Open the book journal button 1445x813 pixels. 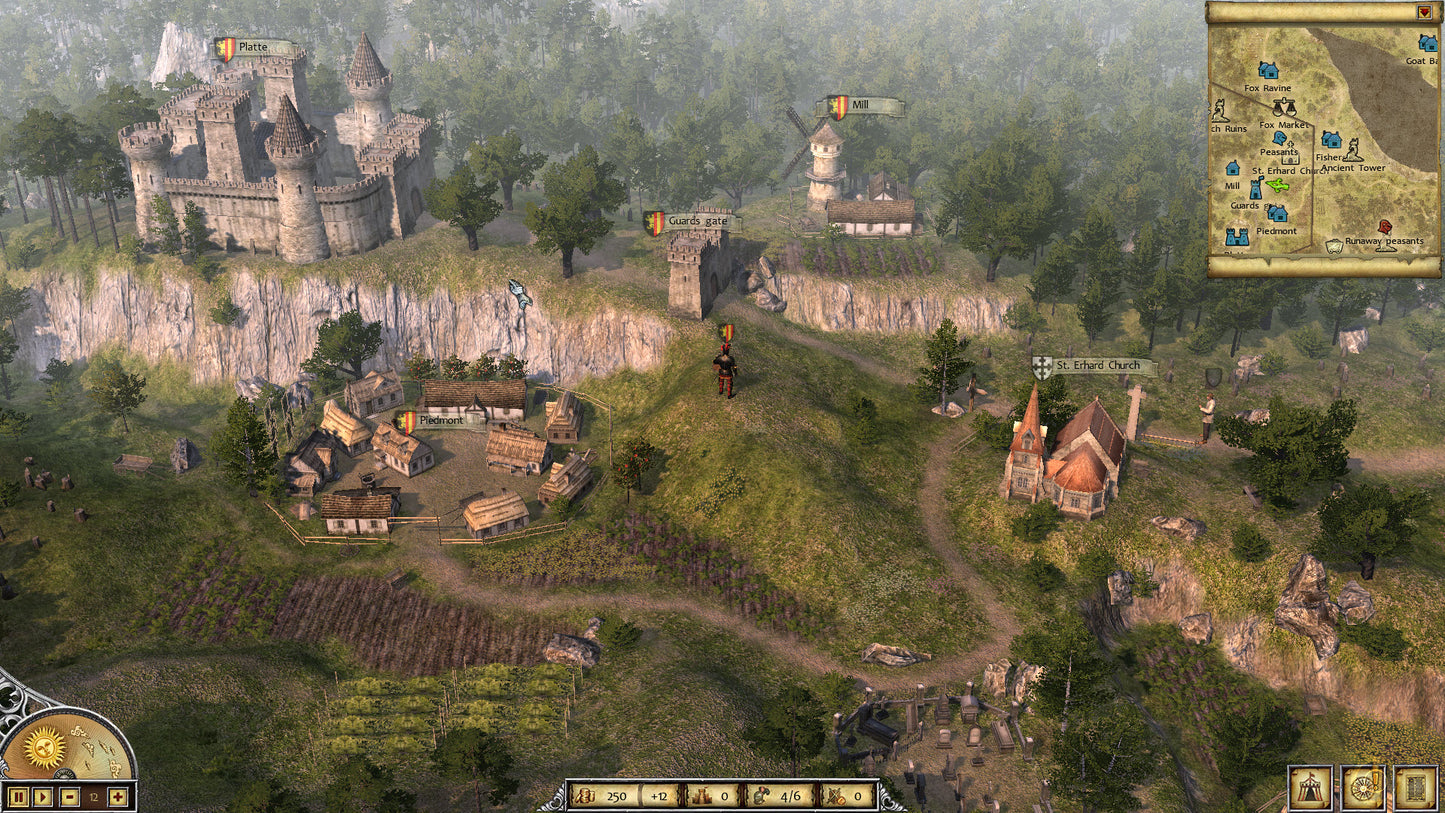[x=1415, y=788]
